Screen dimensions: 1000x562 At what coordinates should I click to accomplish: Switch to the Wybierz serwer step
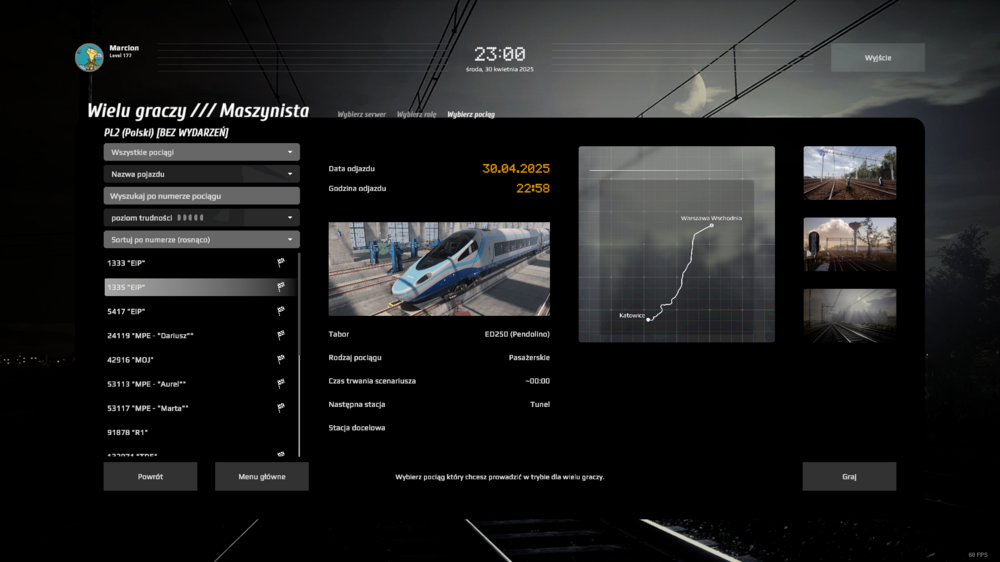click(361, 115)
